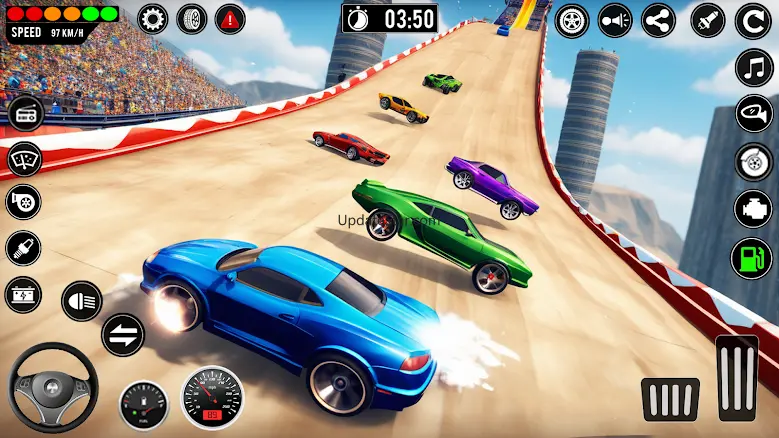Activate the red hazard warning button
Image resolution: width=779 pixels, height=438 pixels.
coord(230,18)
